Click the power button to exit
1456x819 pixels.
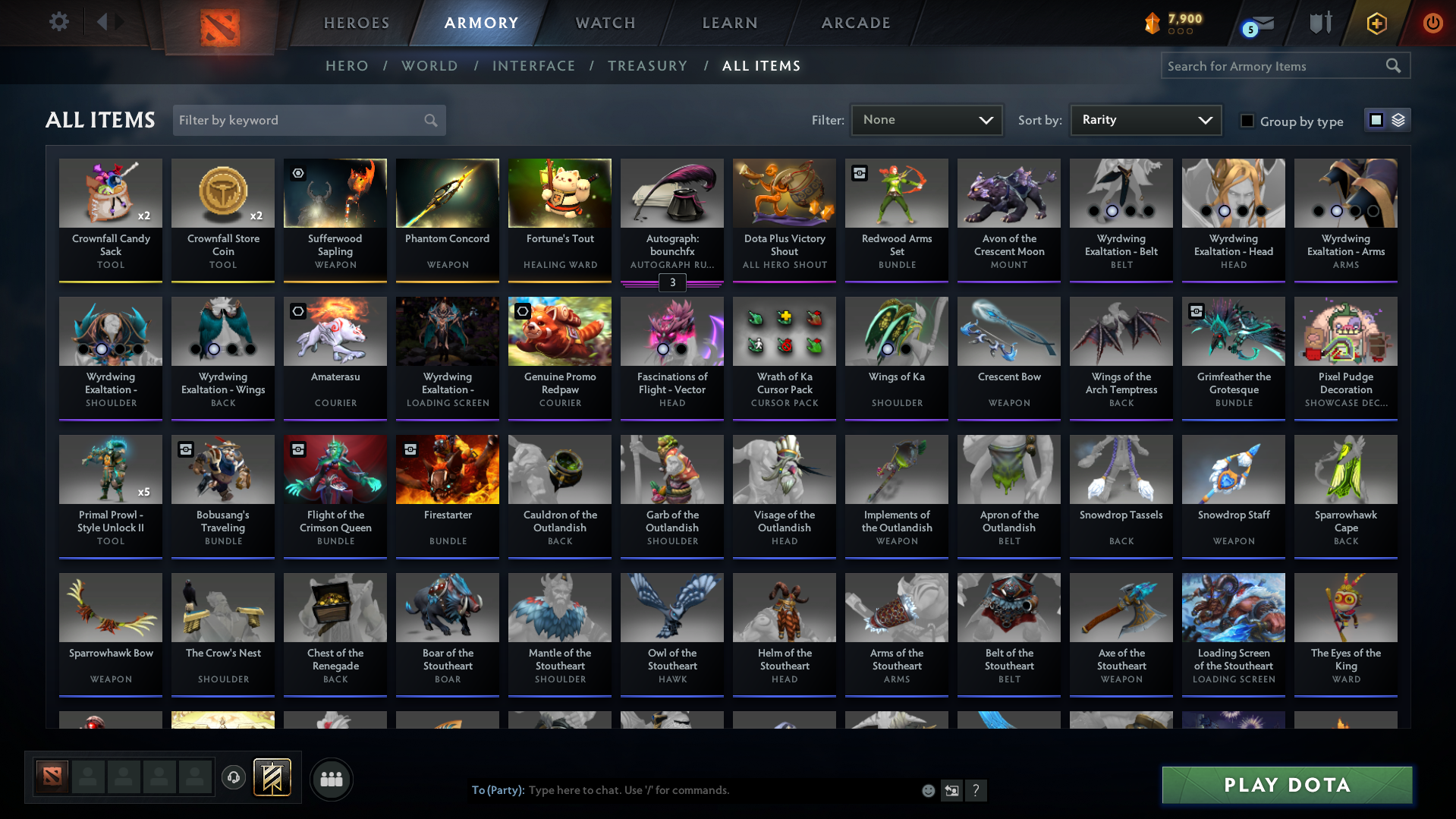point(1432,23)
